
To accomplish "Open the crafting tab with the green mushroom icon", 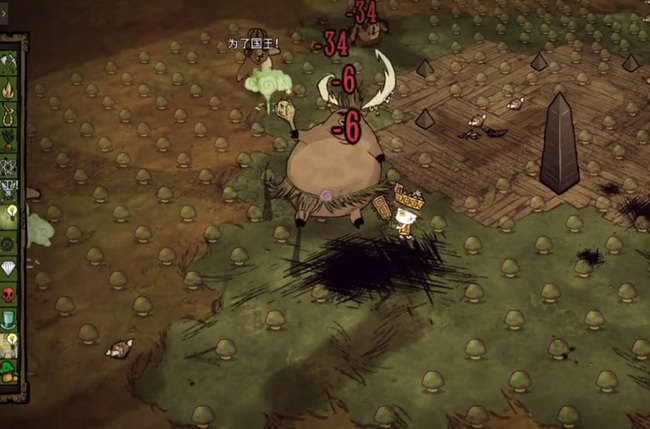I will [10, 371].
